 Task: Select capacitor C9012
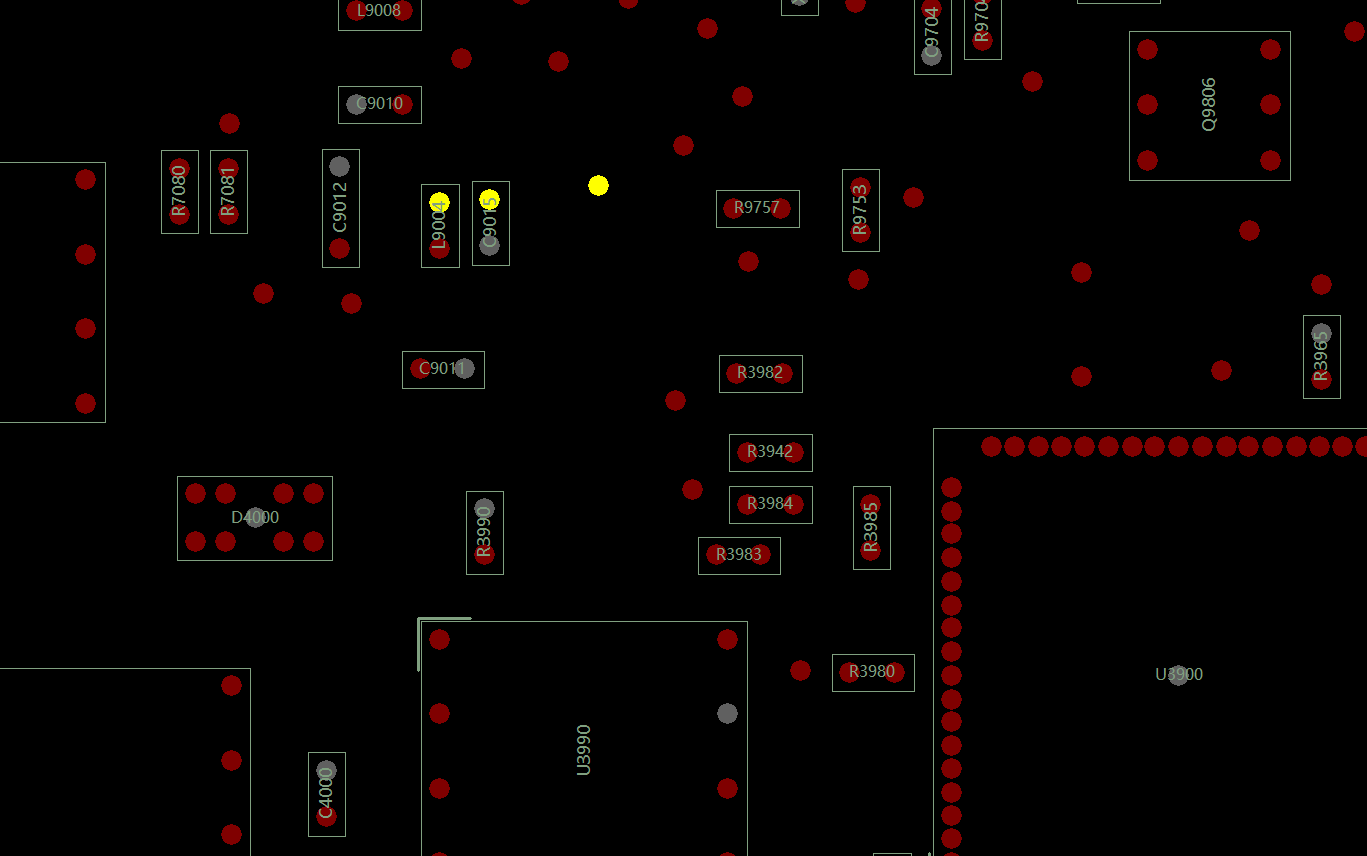pyautogui.click(x=340, y=208)
